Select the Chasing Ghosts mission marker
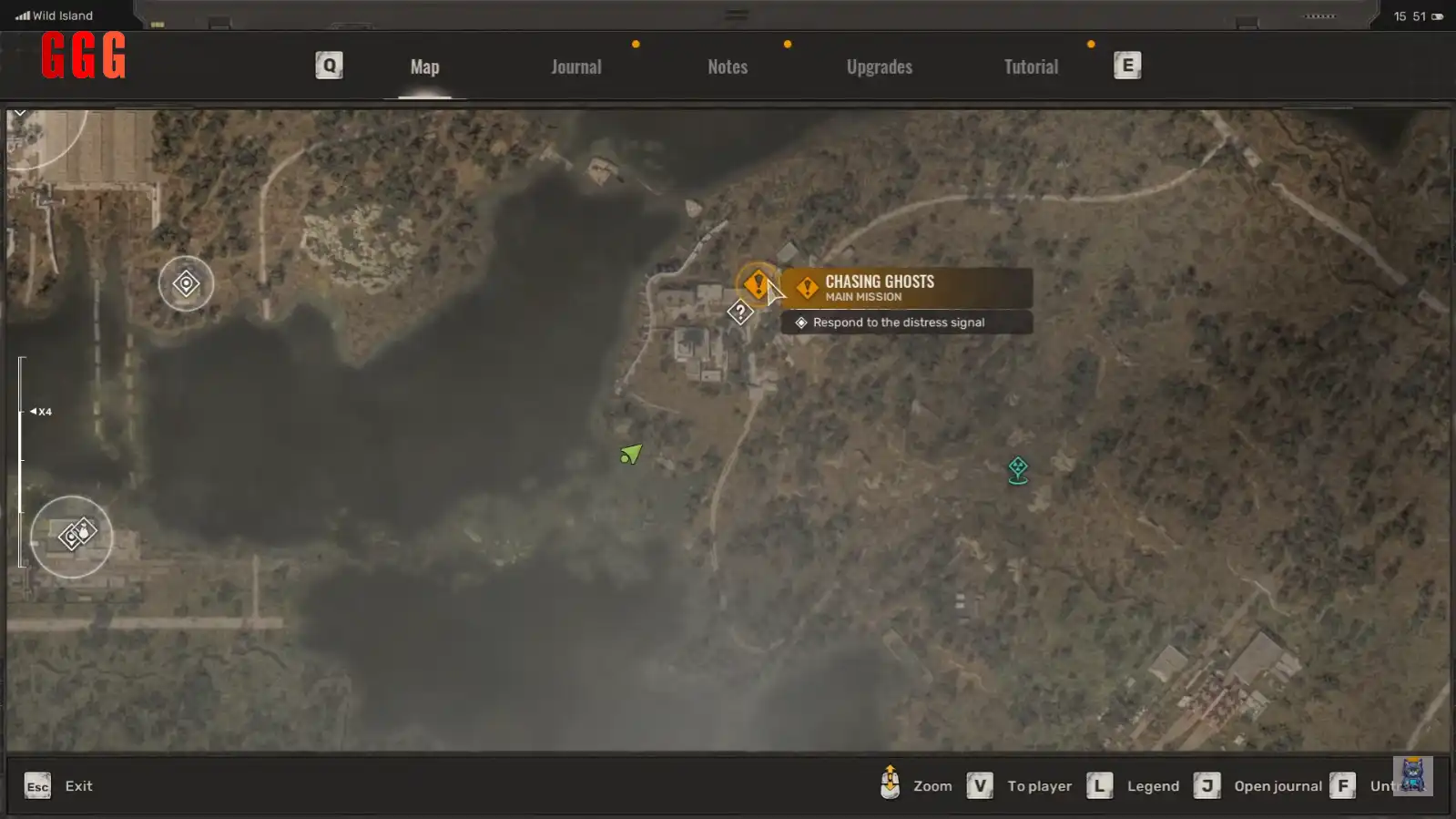The height and width of the screenshot is (819, 1456). [756, 284]
